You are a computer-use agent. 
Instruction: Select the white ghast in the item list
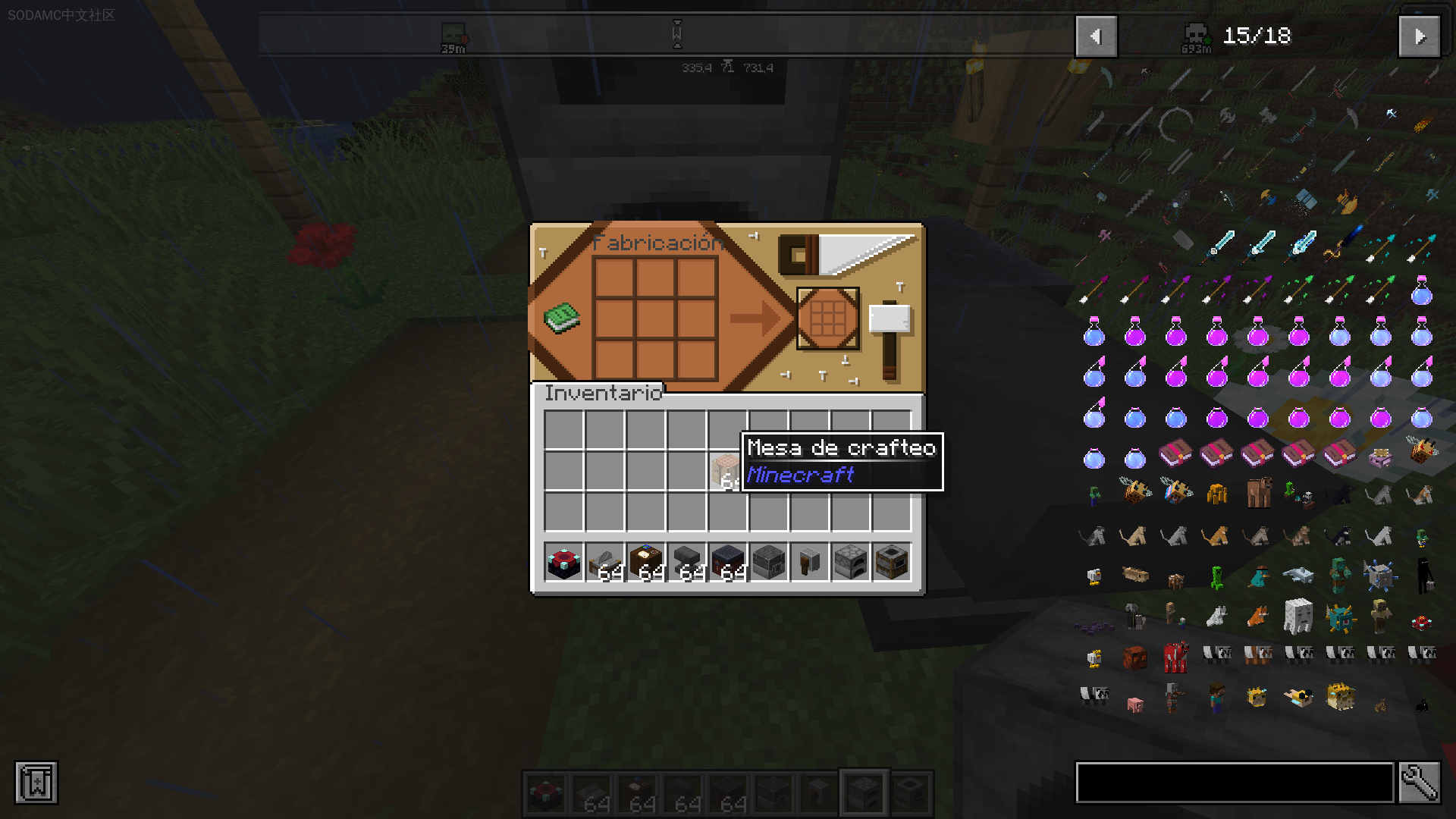click(x=1298, y=616)
